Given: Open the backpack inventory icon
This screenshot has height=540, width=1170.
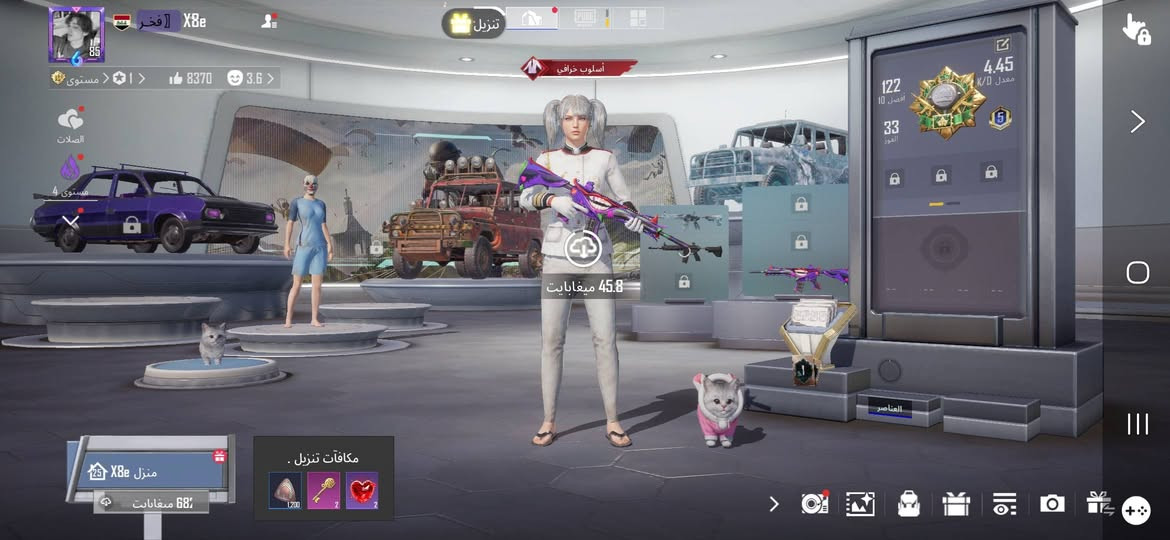Looking at the screenshot, I should [908, 504].
